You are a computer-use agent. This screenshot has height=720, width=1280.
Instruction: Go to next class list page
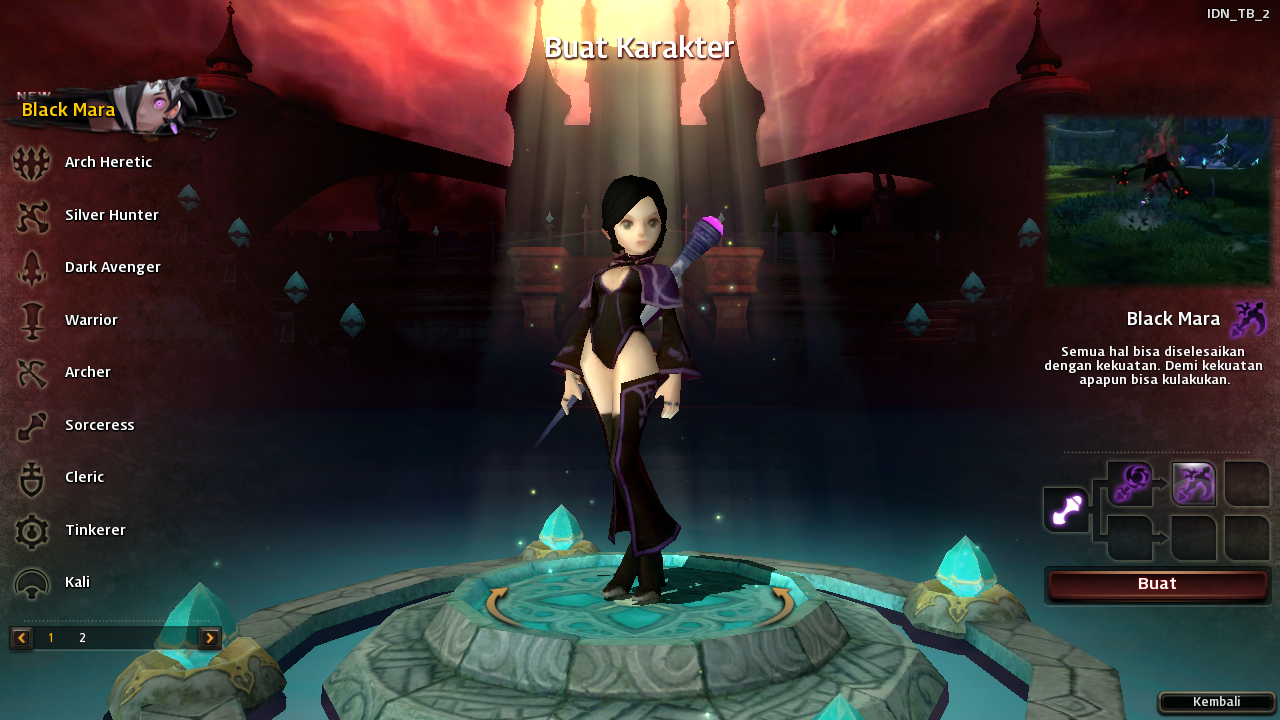pos(210,638)
